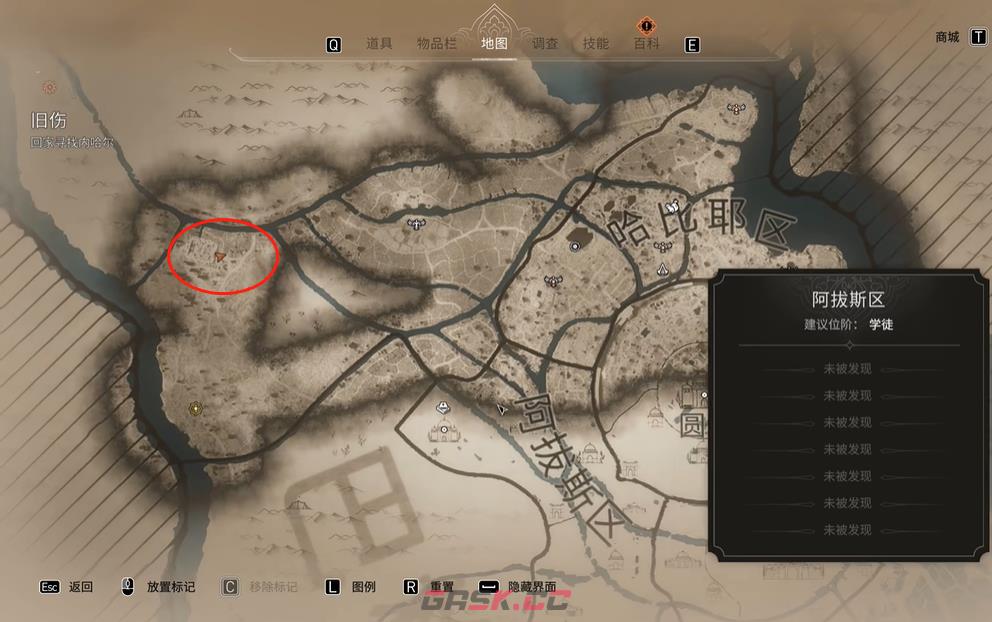Screen dimensions: 992x622
Task: Click 重置 to reset the map
Action: coord(442,587)
